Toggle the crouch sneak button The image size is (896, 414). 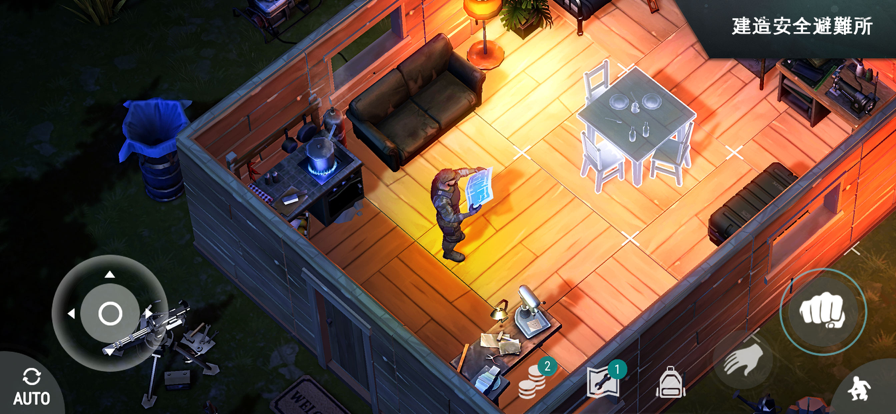pyautogui.click(x=859, y=388)
